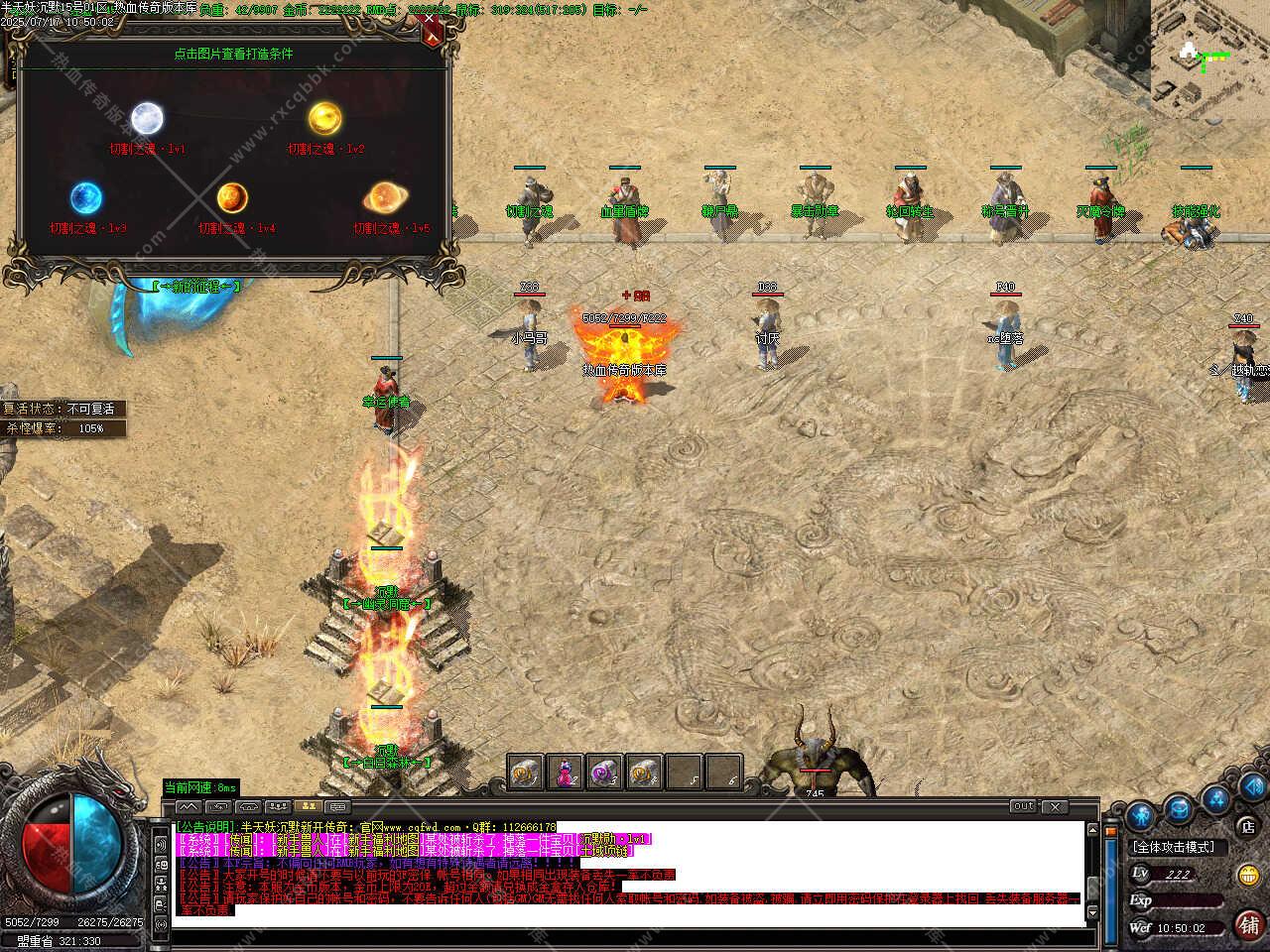Click the chat window's out button
Viewport: 1270px width, 952px height.
click(1024, 806)
